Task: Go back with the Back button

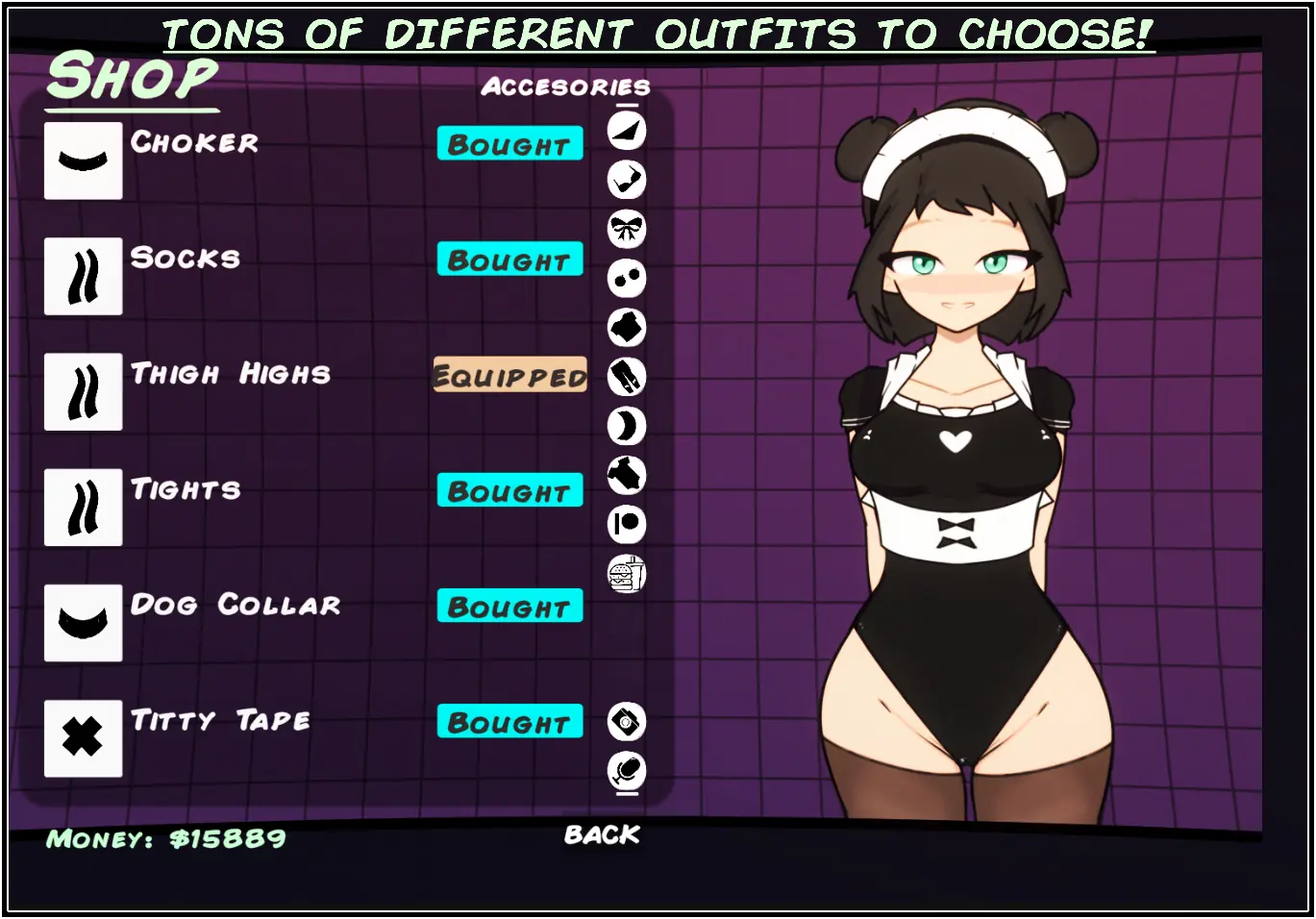Action: 602,834
